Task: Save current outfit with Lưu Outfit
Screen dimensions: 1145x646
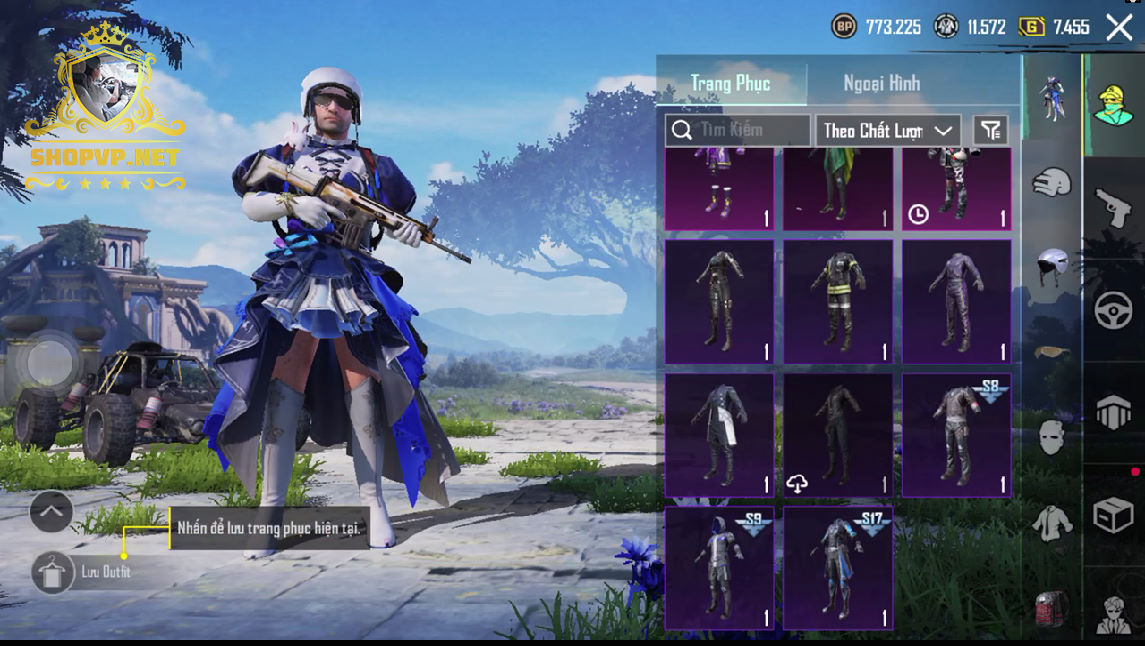Action: (53, 572)
